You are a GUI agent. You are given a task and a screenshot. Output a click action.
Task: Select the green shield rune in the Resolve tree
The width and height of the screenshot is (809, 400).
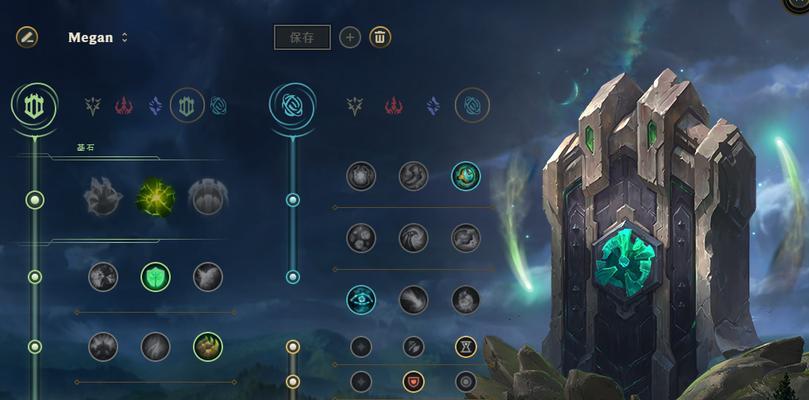click(156, 276)
